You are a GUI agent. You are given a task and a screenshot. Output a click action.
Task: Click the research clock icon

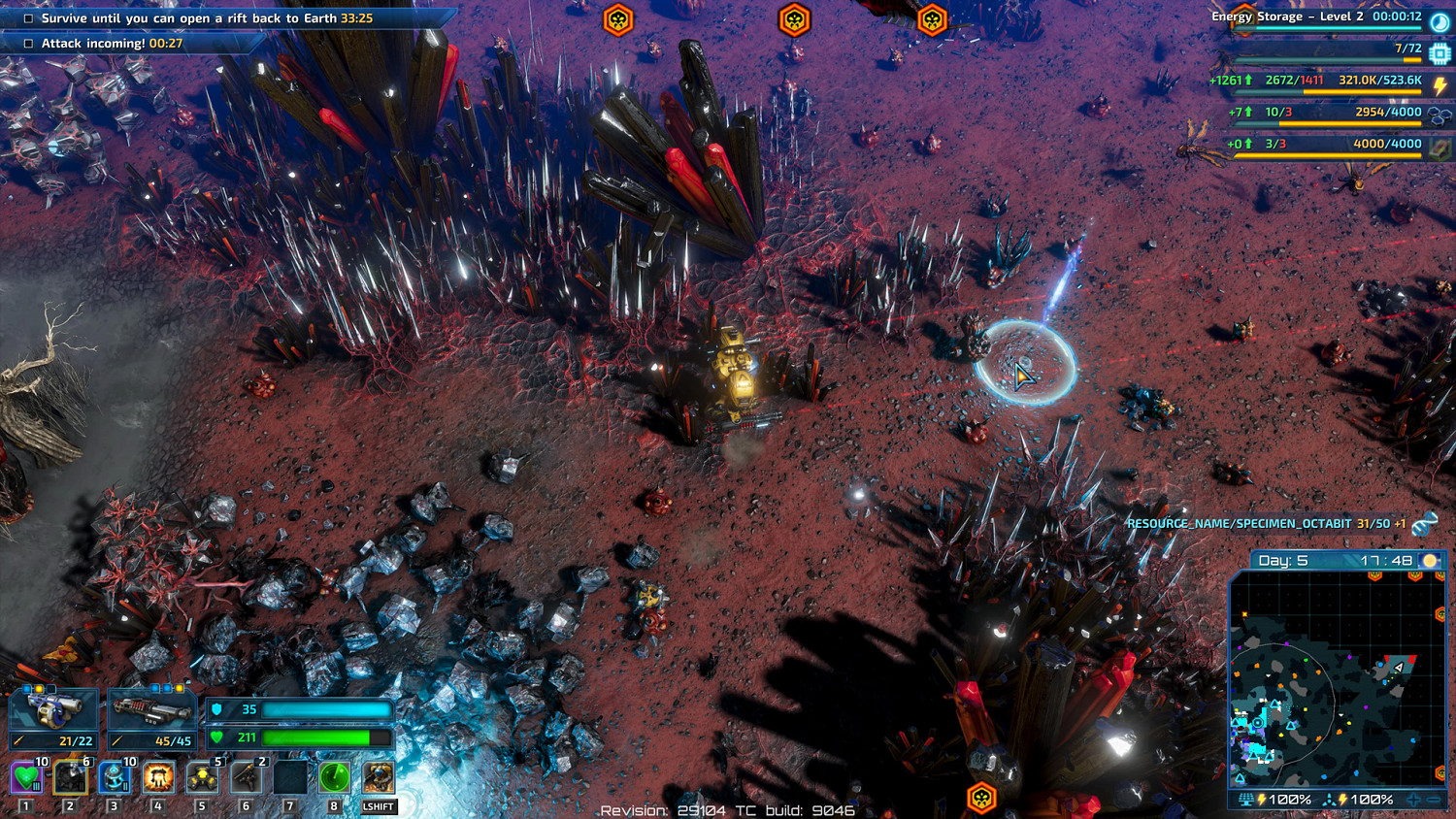pyautogui.click(x=1439, y=20)
